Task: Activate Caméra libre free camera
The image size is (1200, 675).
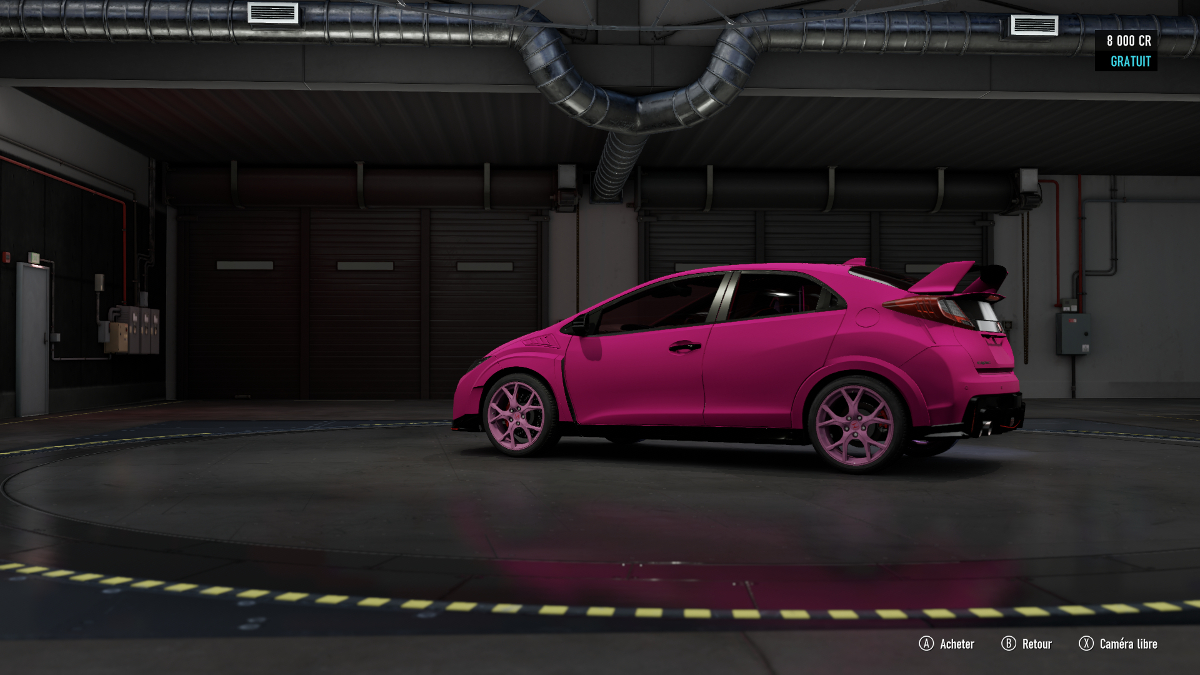Action: click(x=1118, y=644)
